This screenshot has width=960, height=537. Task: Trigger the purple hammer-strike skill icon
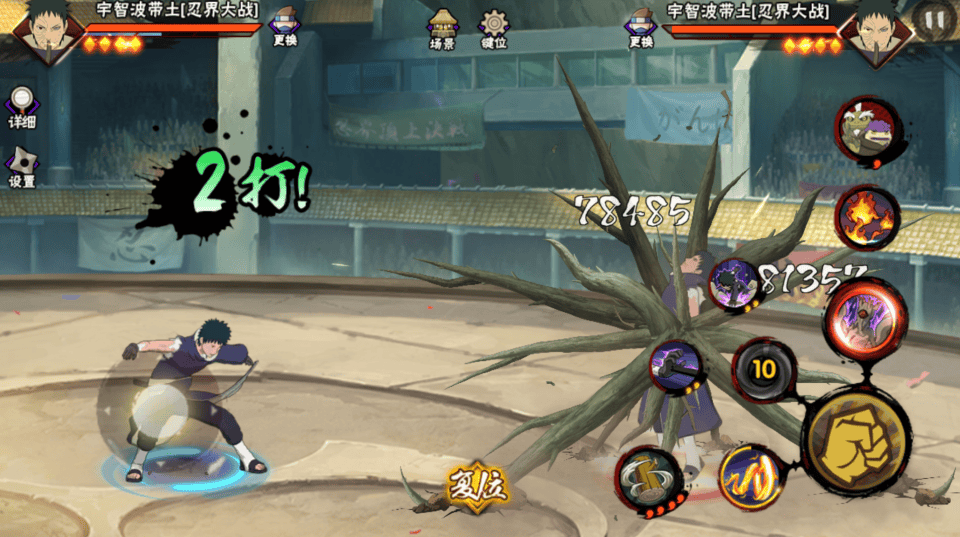[677, 365]
